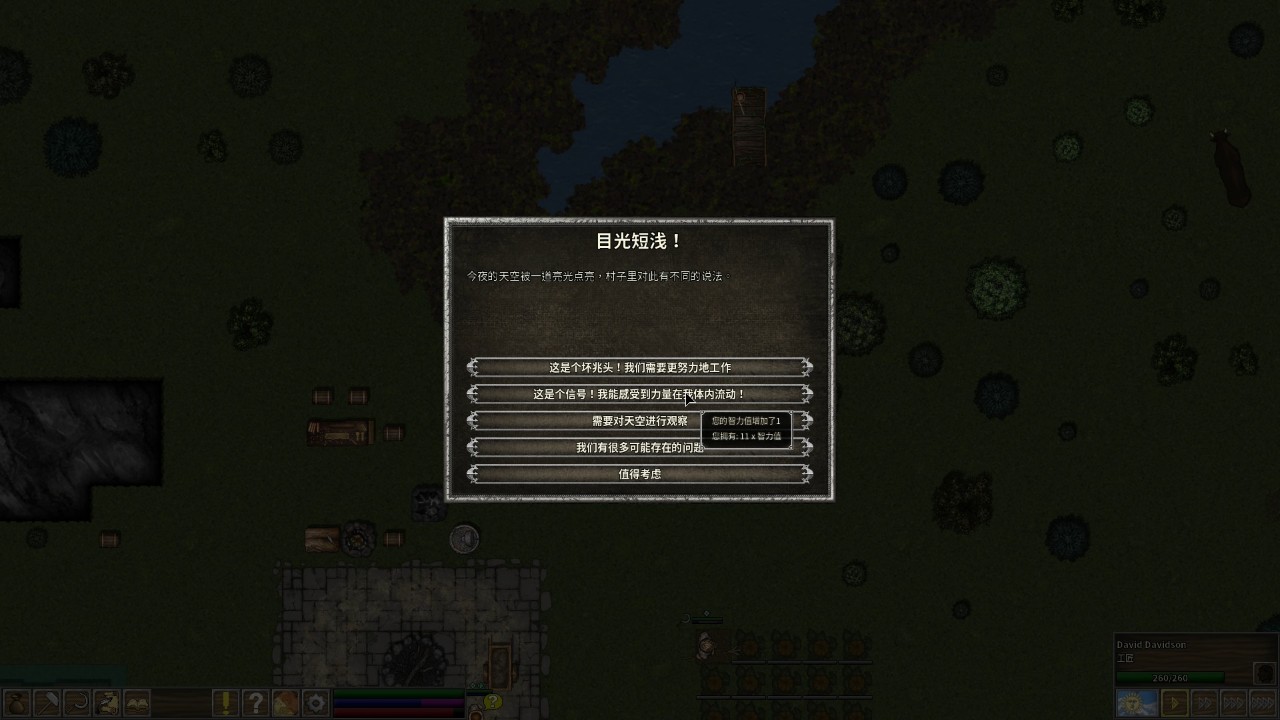Image resolution: width=1280 pixels, height=720 pixels.
Task: Click David Davidson's 260/260 health bar
Action: [x=1170, y=678]
